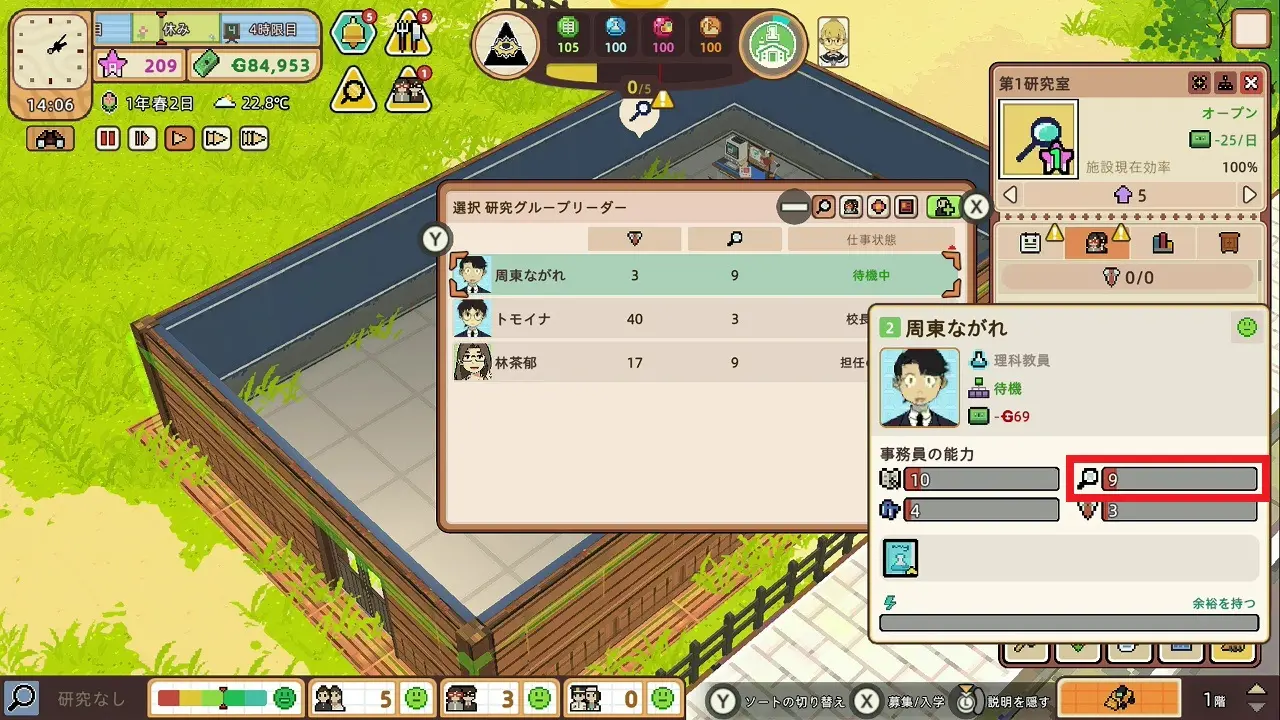Go to next facility with right arrow
Screen dimensions: 1280x720
[1249, 195]
